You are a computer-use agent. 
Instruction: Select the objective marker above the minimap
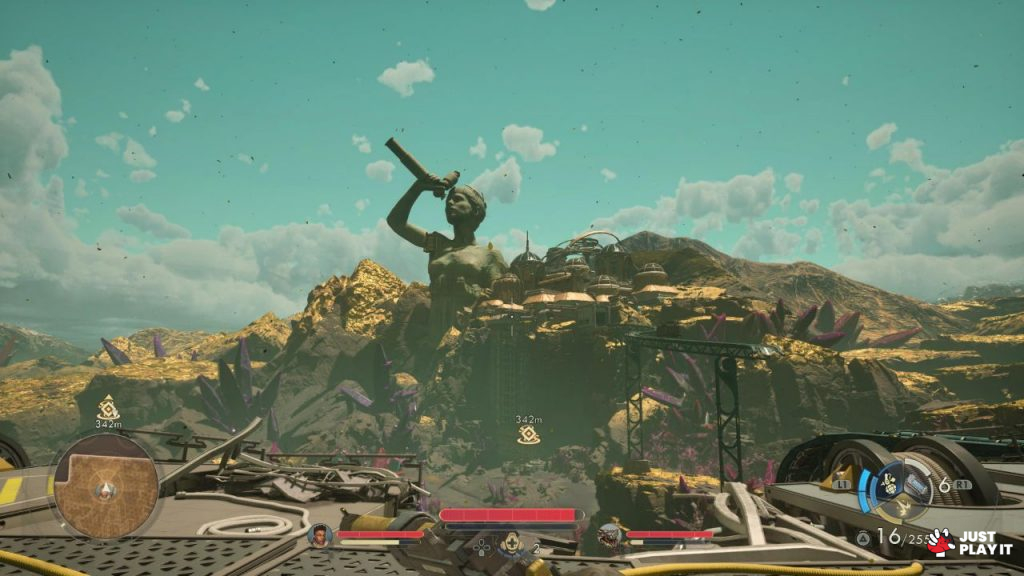107,407
